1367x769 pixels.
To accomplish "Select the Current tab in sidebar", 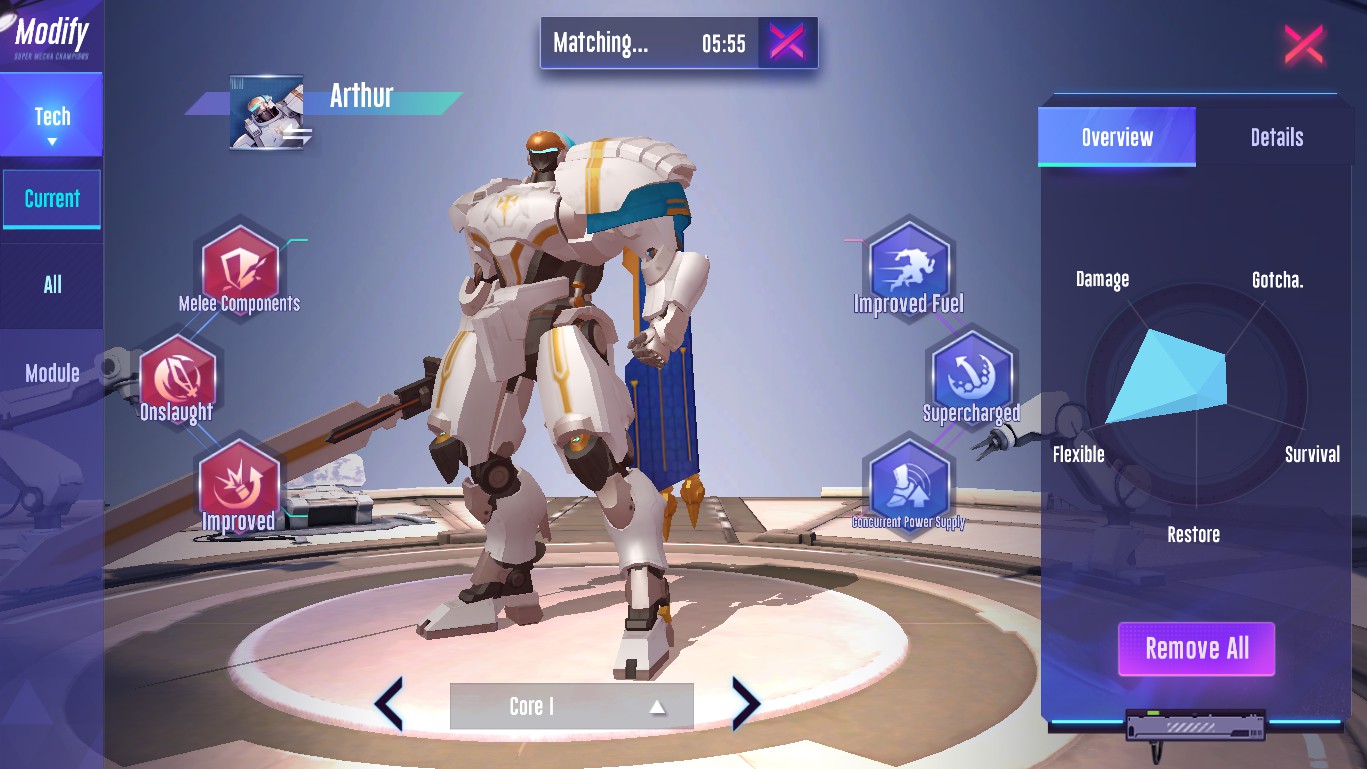I will tap(52, 199).
